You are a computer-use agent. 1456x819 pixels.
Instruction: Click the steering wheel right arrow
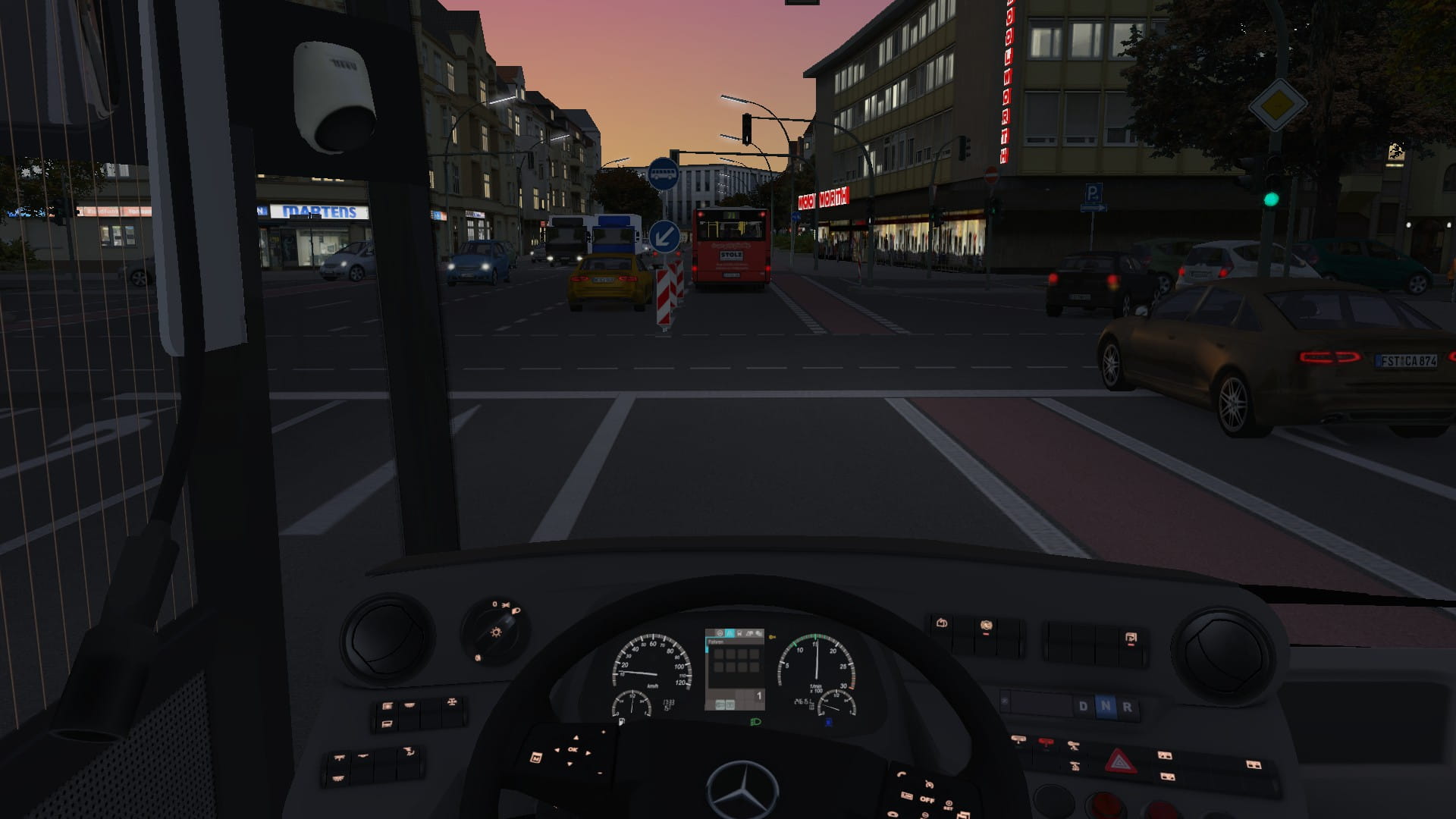(x=590, y=752)
